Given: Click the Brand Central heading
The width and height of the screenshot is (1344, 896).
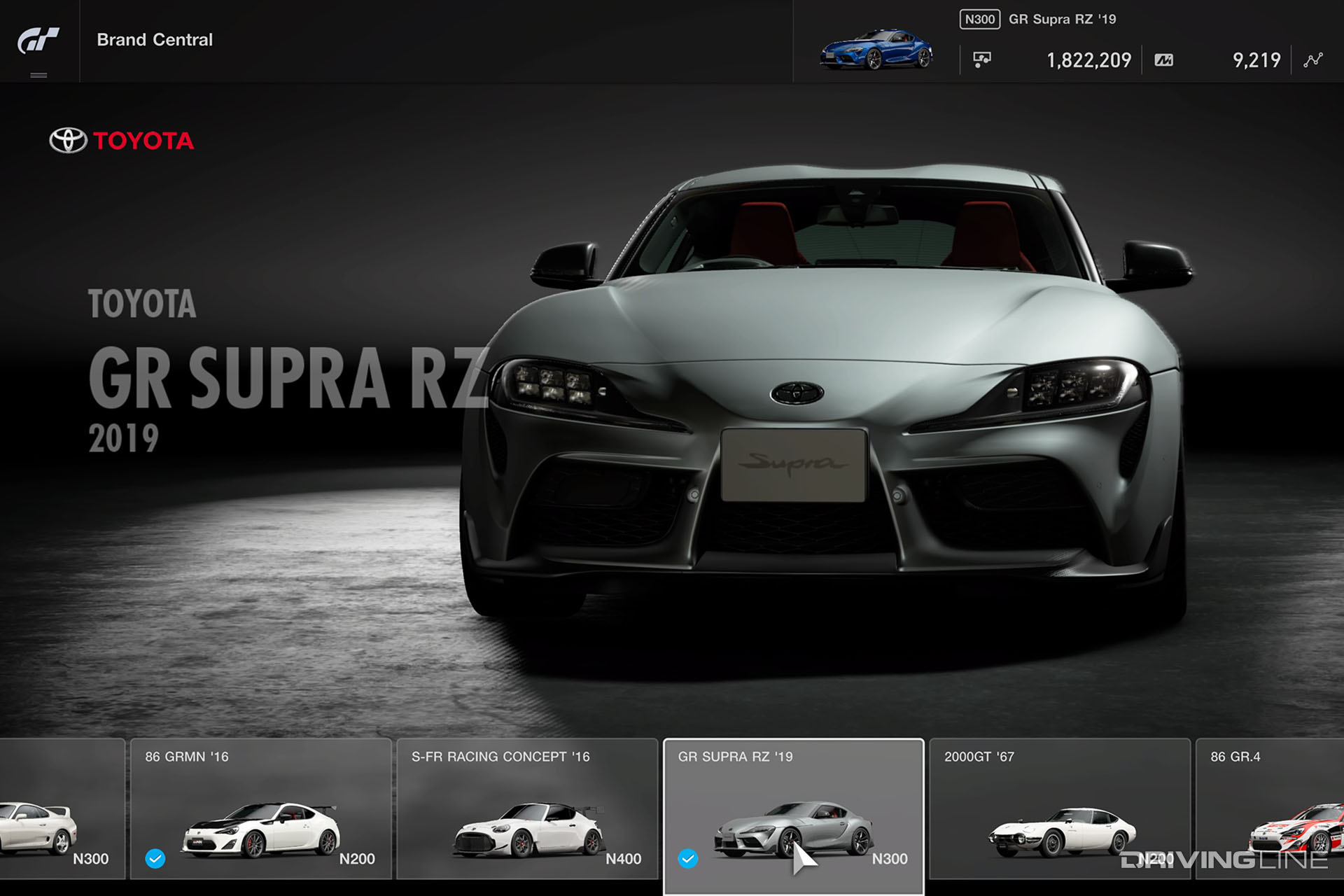Looking at the screenshot, I should click(x=154, y=40).
